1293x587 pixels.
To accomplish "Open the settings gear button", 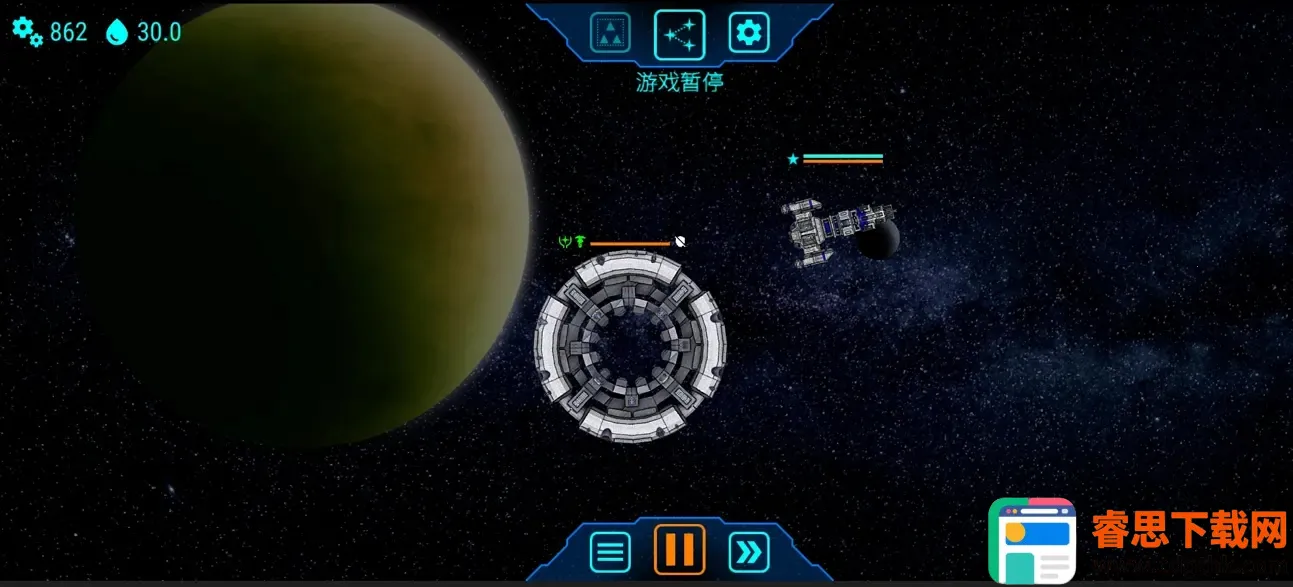I will point(748,34).
